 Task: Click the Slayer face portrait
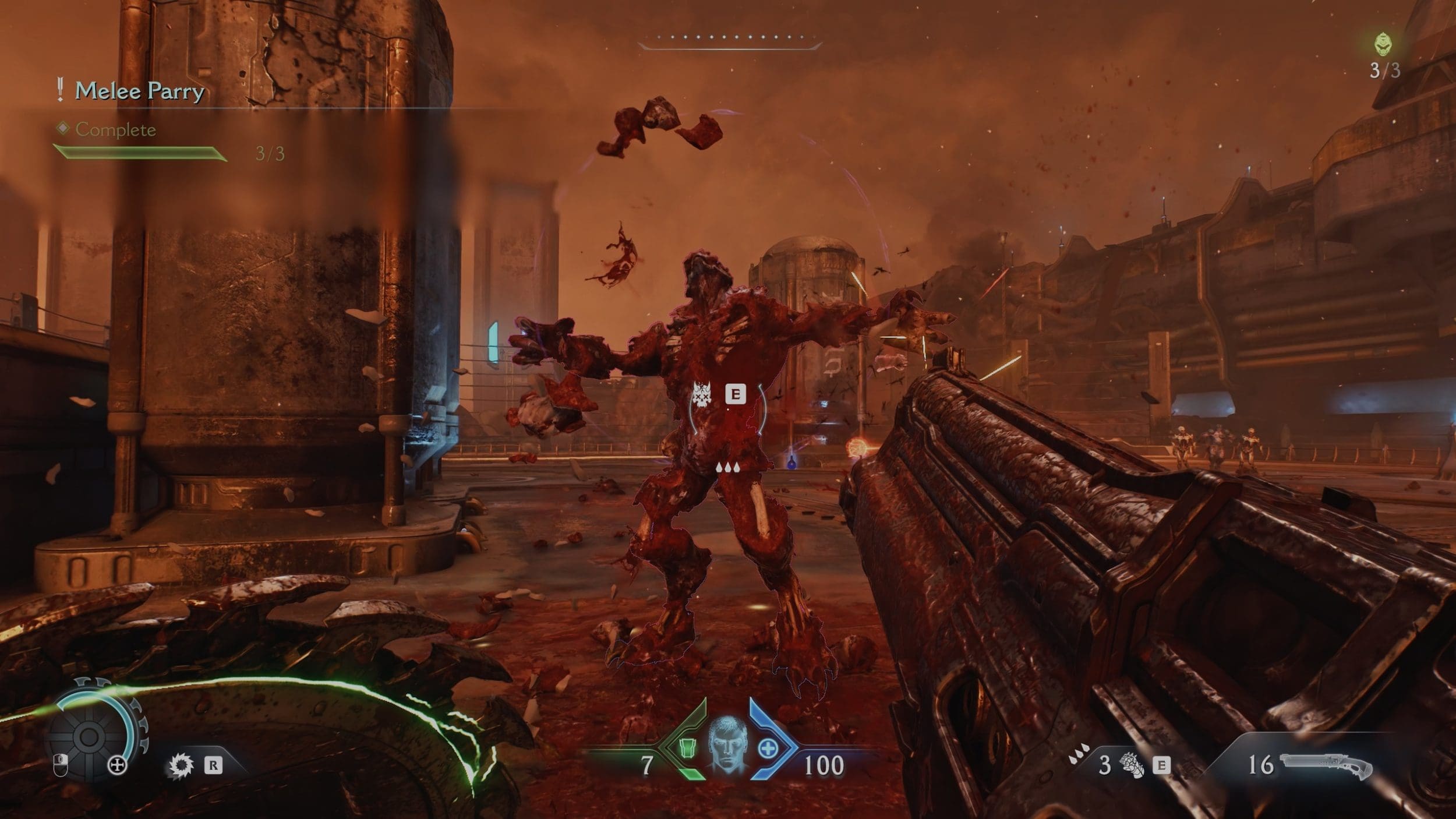point(727,746)
